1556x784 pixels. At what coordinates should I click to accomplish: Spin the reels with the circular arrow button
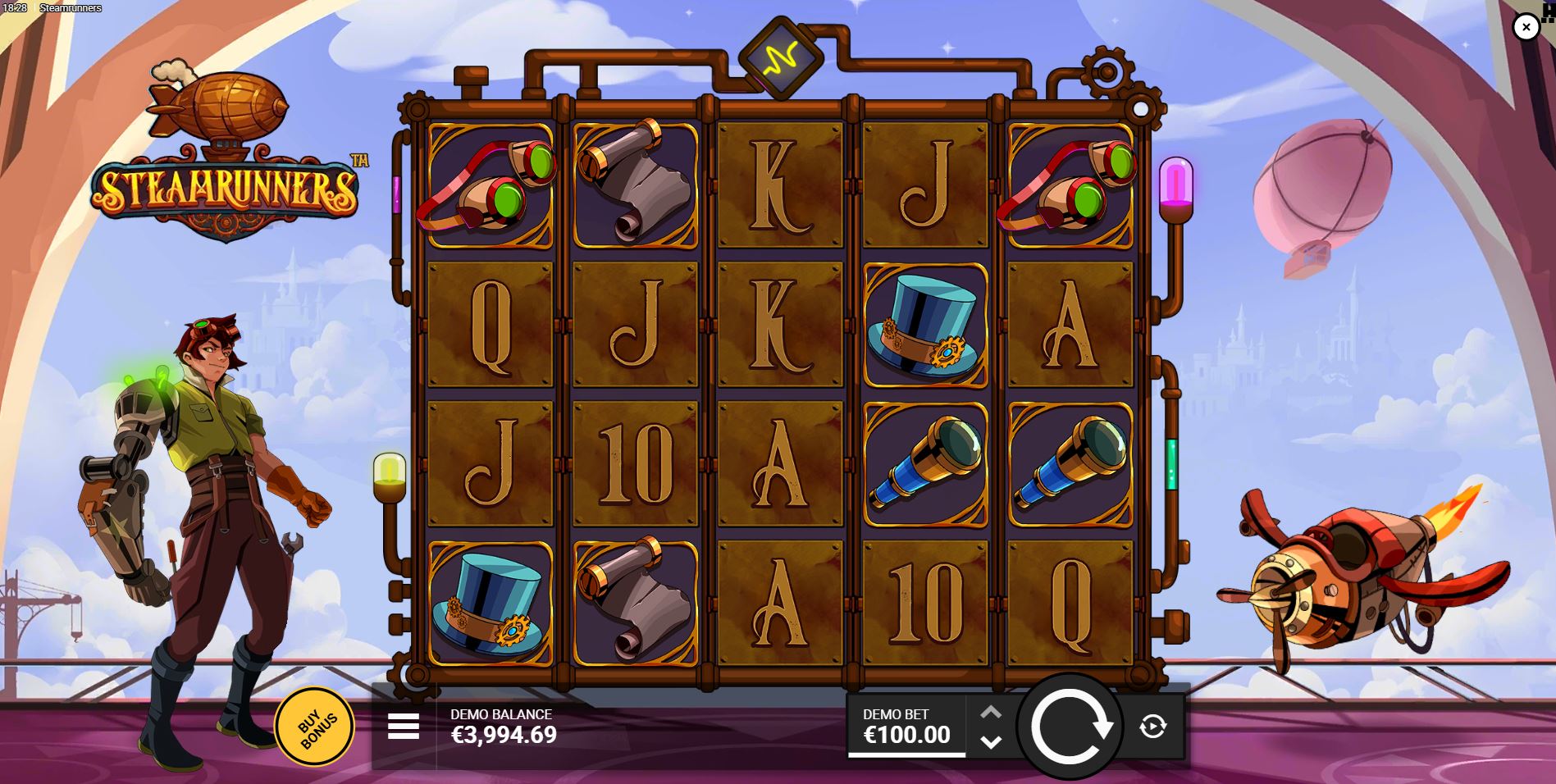(1075, 727)
